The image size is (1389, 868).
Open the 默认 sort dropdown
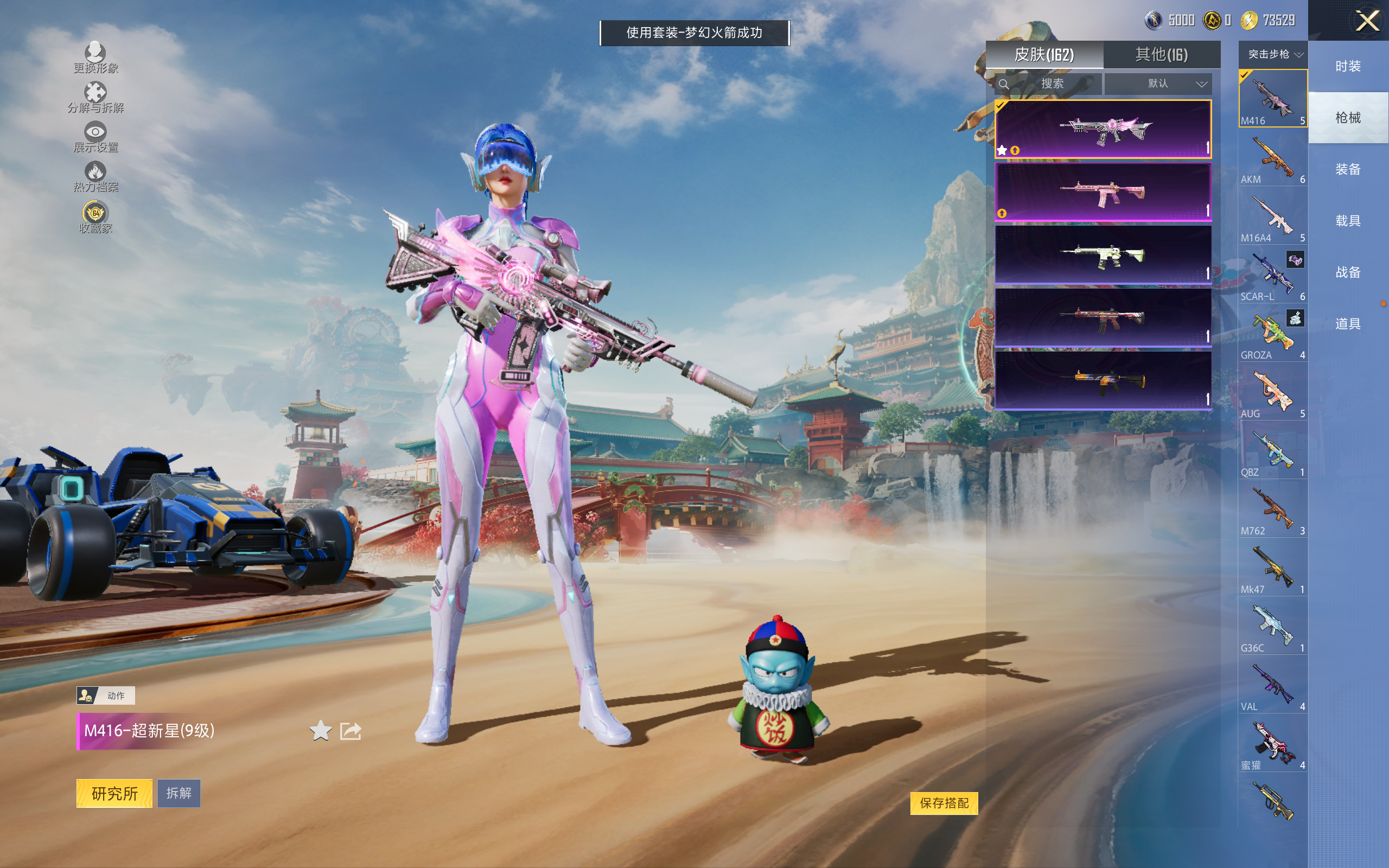pyautogui.click(x=1158, y=84)
